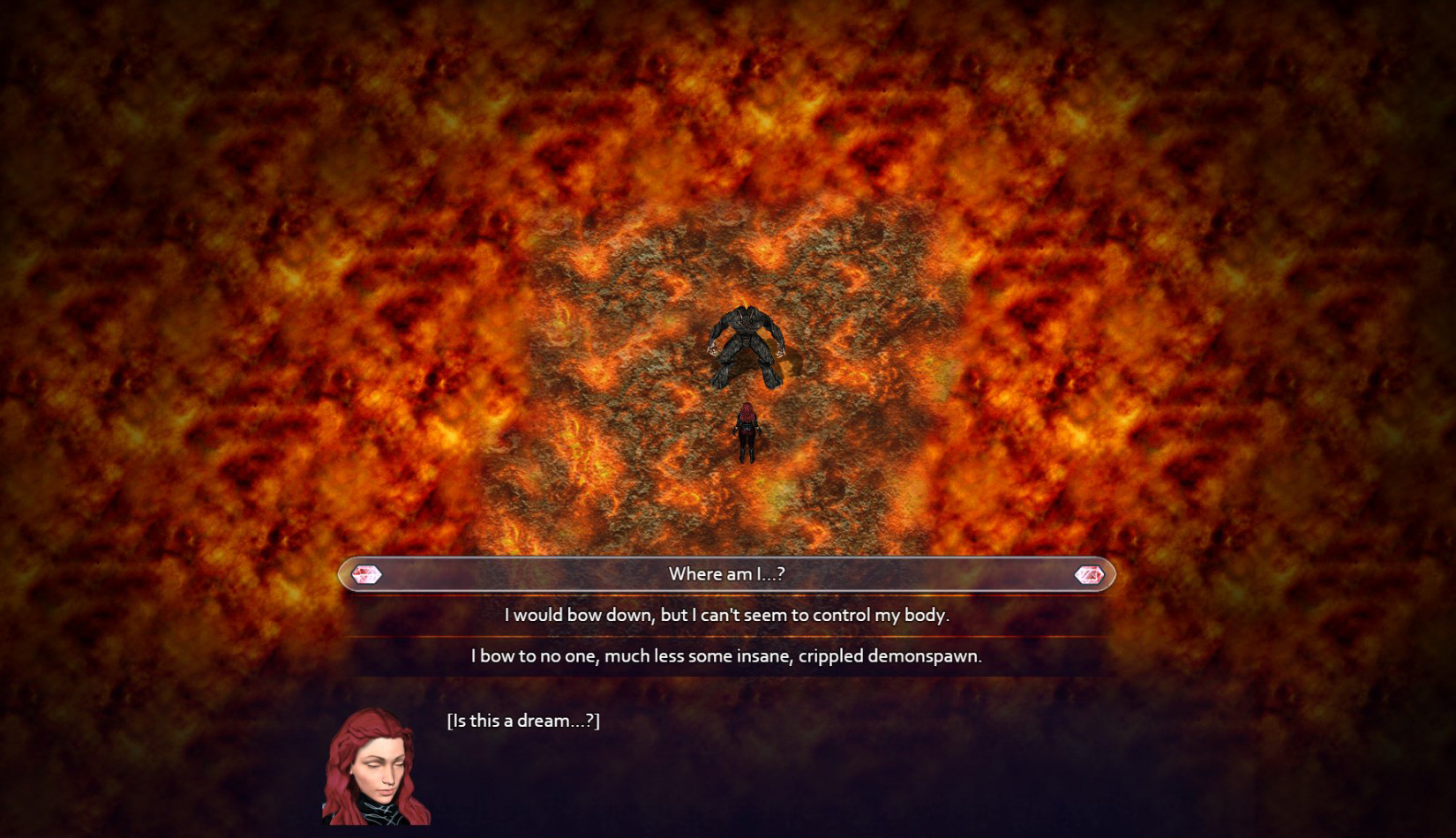Viewport: 1456px width, 838px height.
Task: Click the line 'I bow to no one, much less some insane, crippled demonspawn.'
Action: 727,656
